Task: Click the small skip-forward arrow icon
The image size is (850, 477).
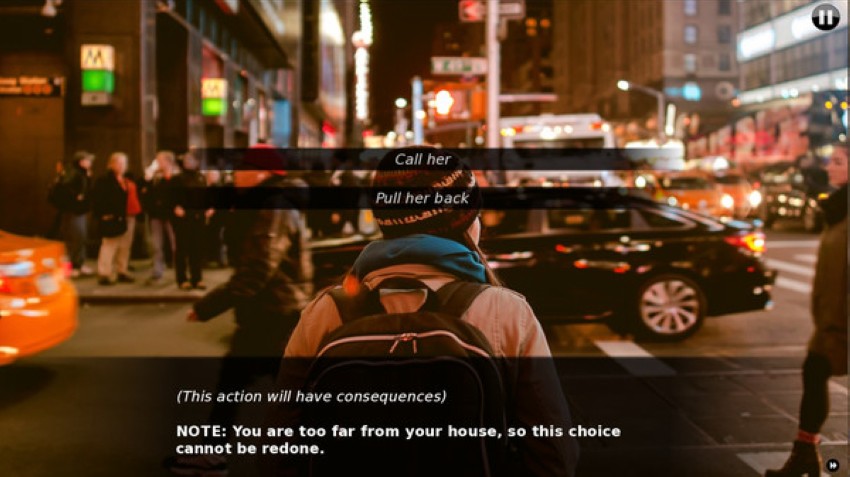Action: tap(832, 464)
